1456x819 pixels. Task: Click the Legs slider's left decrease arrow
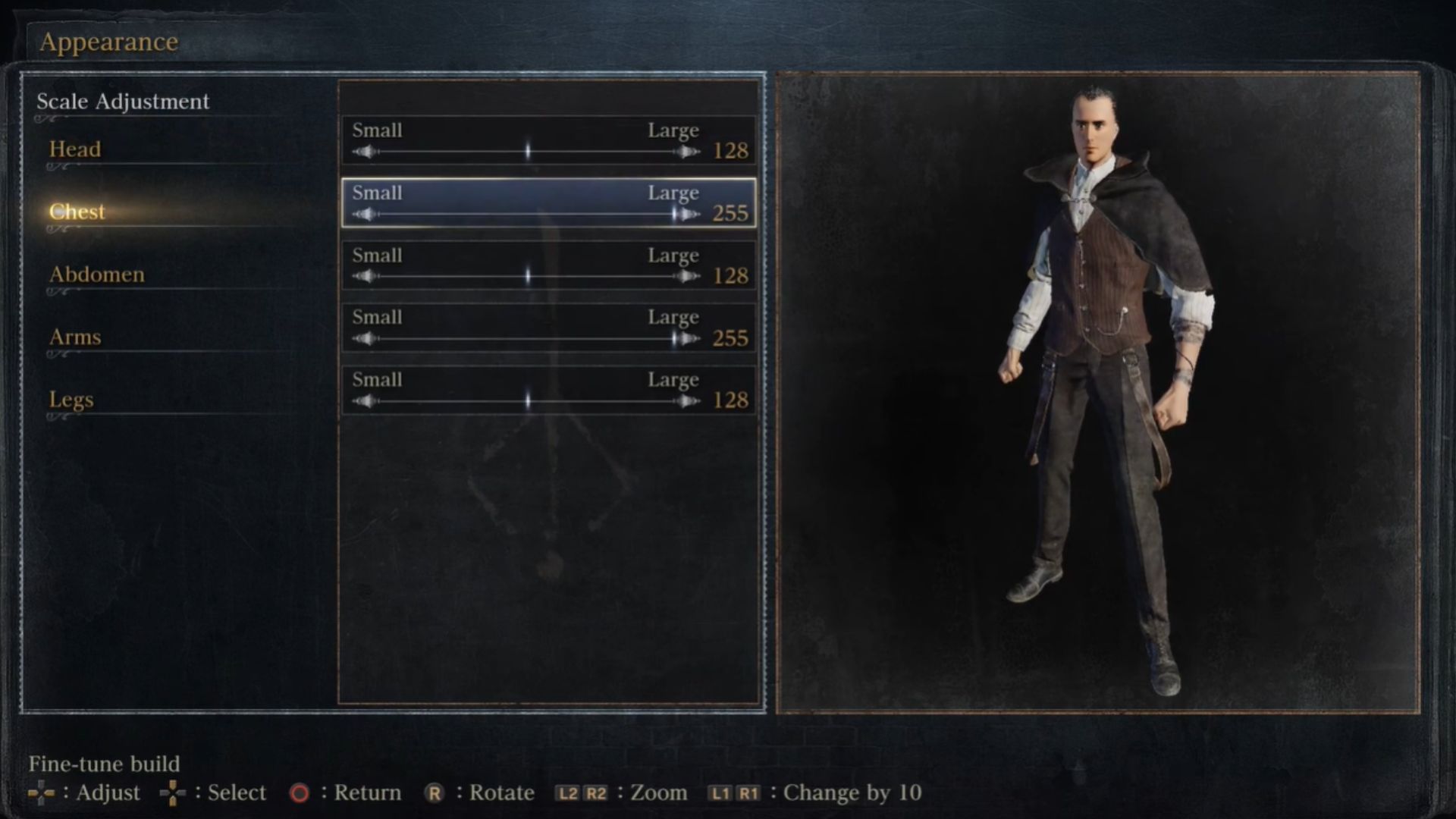tap(365, 401)
